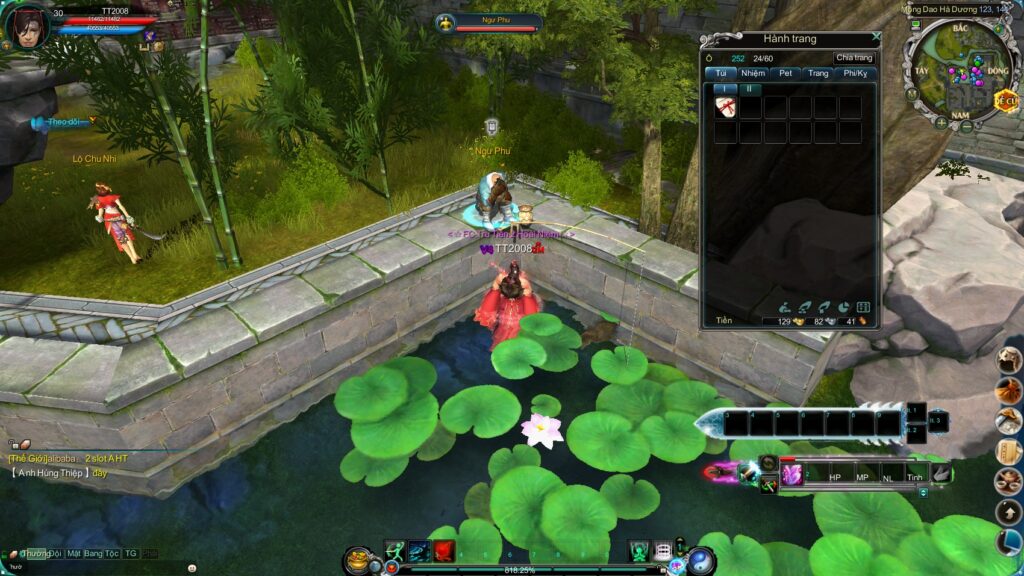The height and width of the screenshot is (576, 1024).
Task: Switch to the Nhiệm tab
Action: point(753,73)
